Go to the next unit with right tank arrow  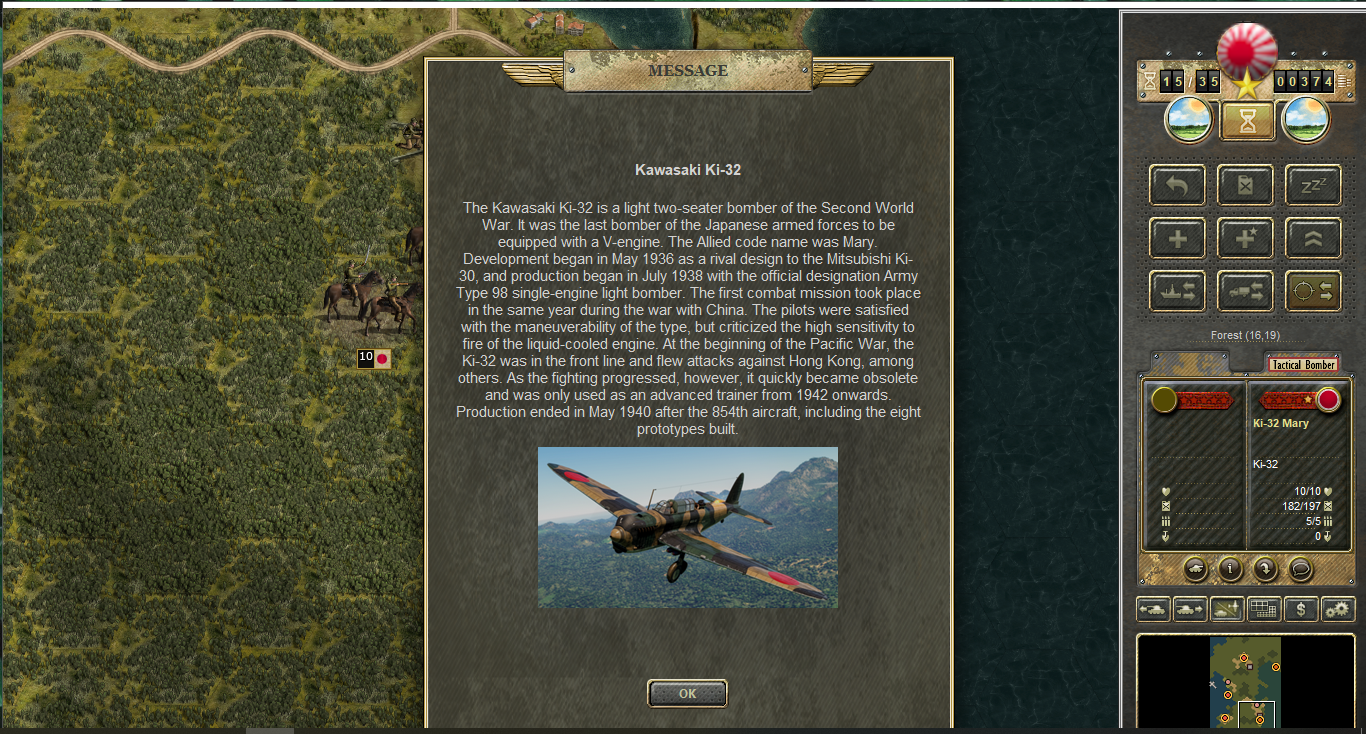click(1190, 609)
